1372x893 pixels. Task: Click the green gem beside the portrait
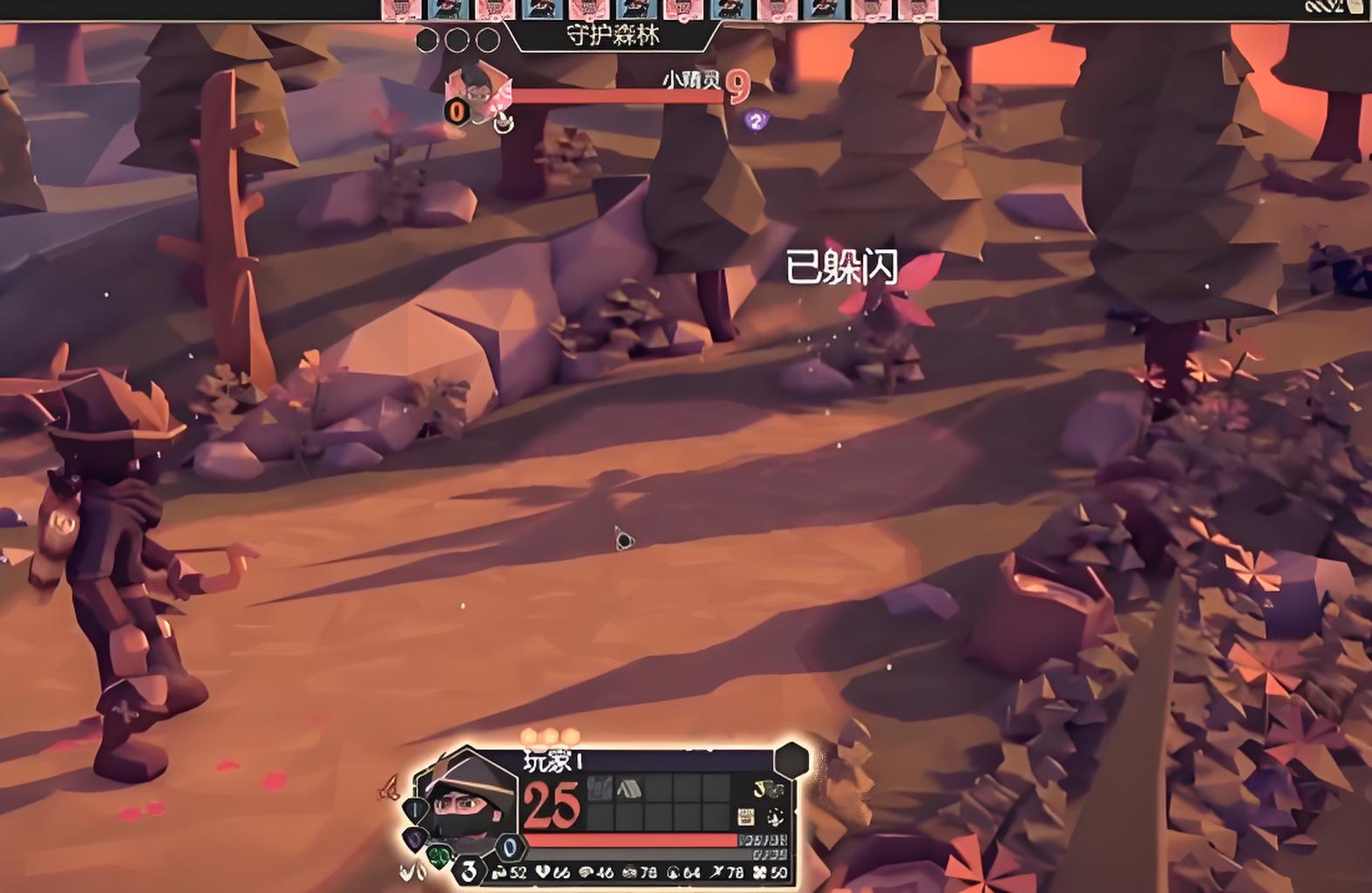[439, 856]
